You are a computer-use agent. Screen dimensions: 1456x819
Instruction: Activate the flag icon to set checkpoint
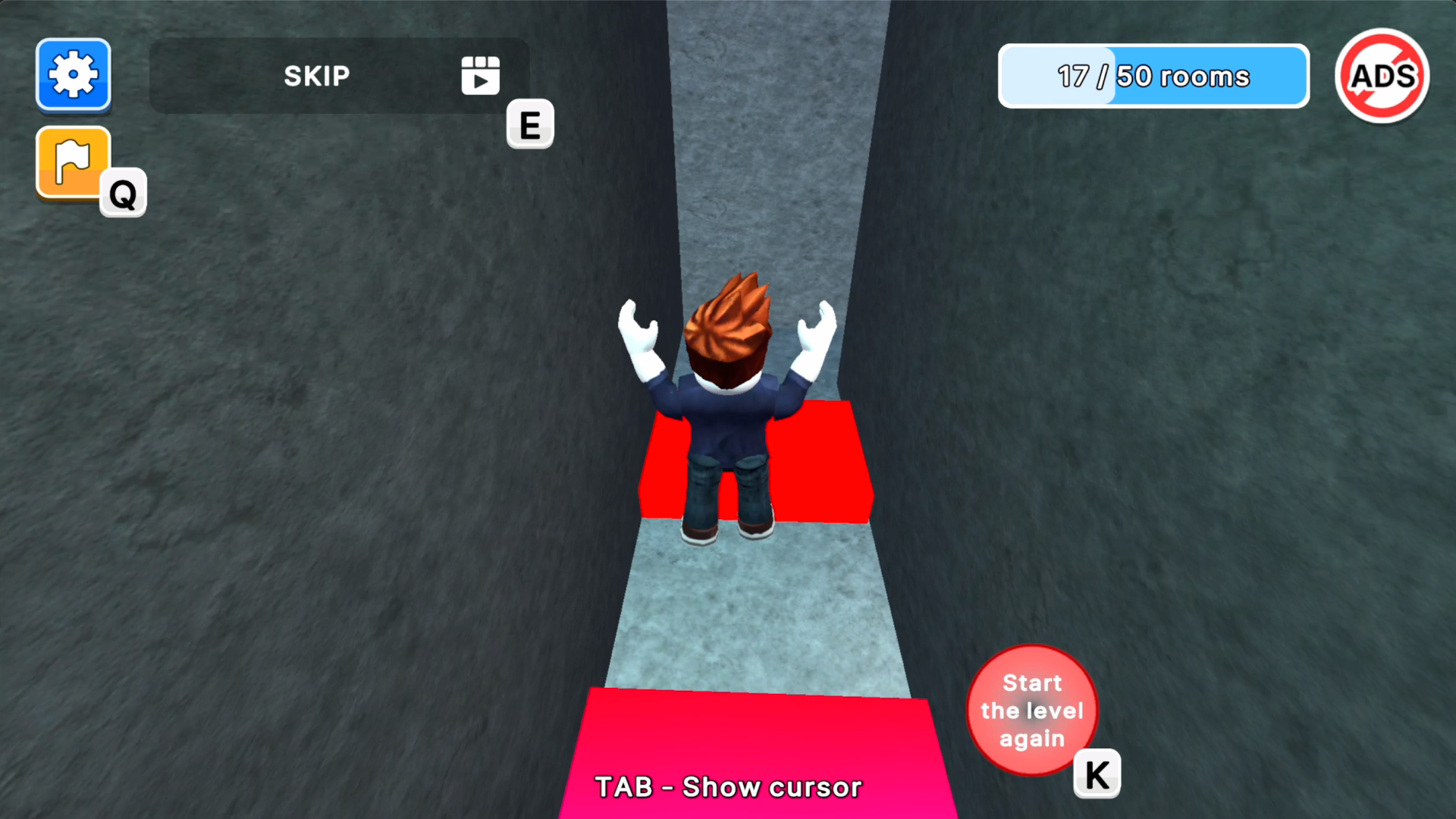73,162
